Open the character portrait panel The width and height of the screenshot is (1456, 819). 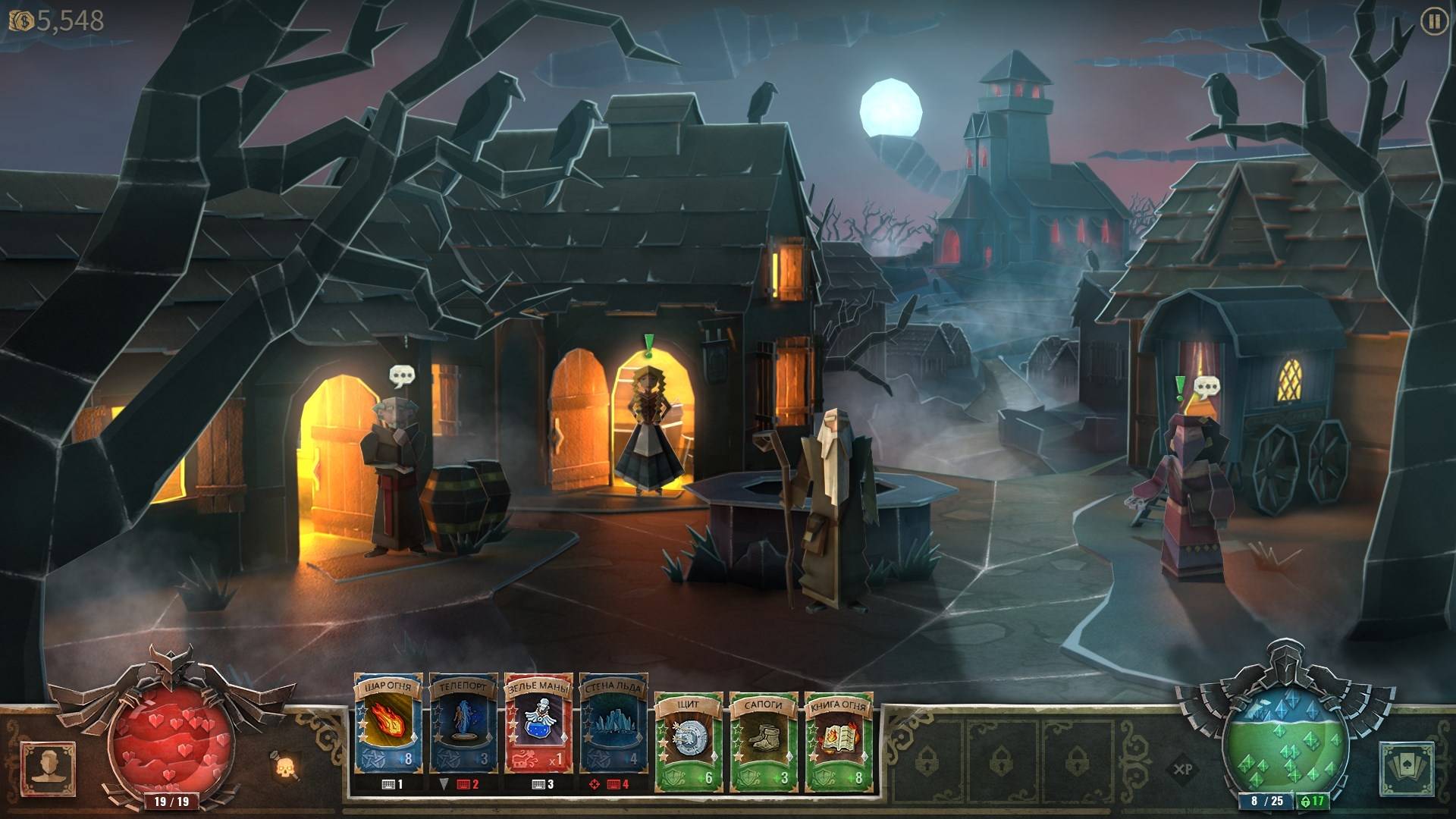(49, 767)
